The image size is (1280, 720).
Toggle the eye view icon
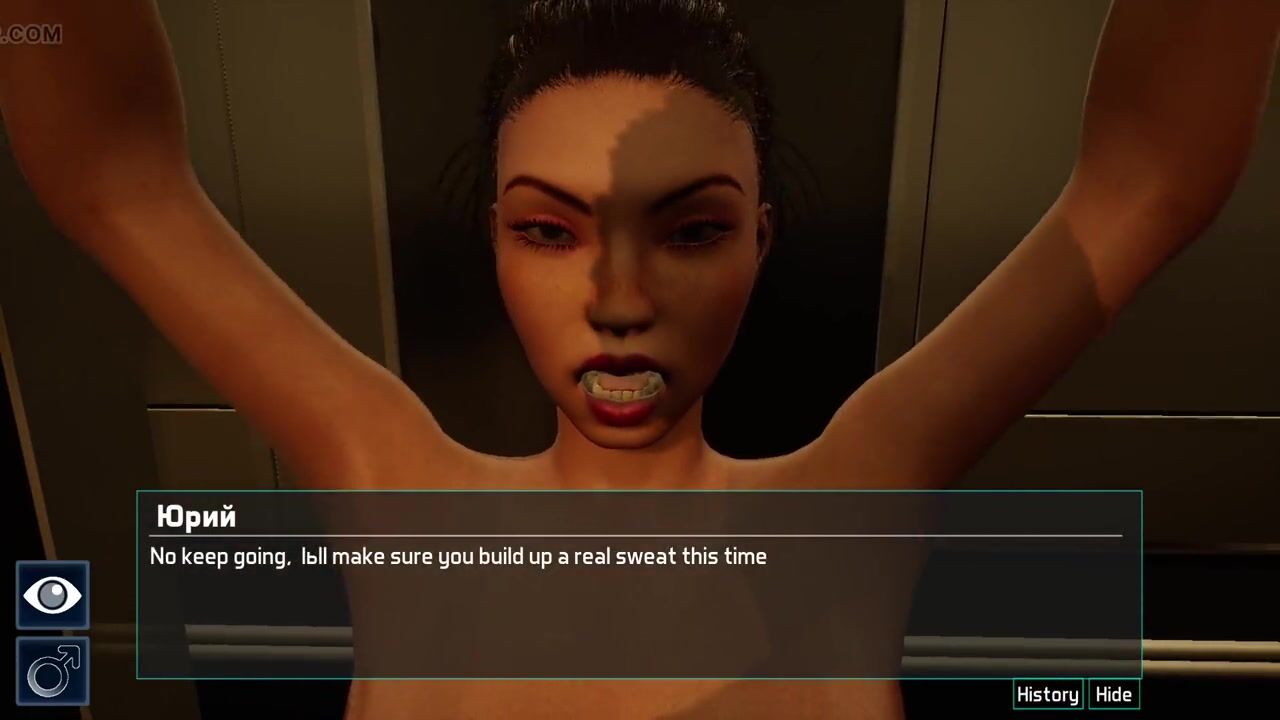point(52,596)
